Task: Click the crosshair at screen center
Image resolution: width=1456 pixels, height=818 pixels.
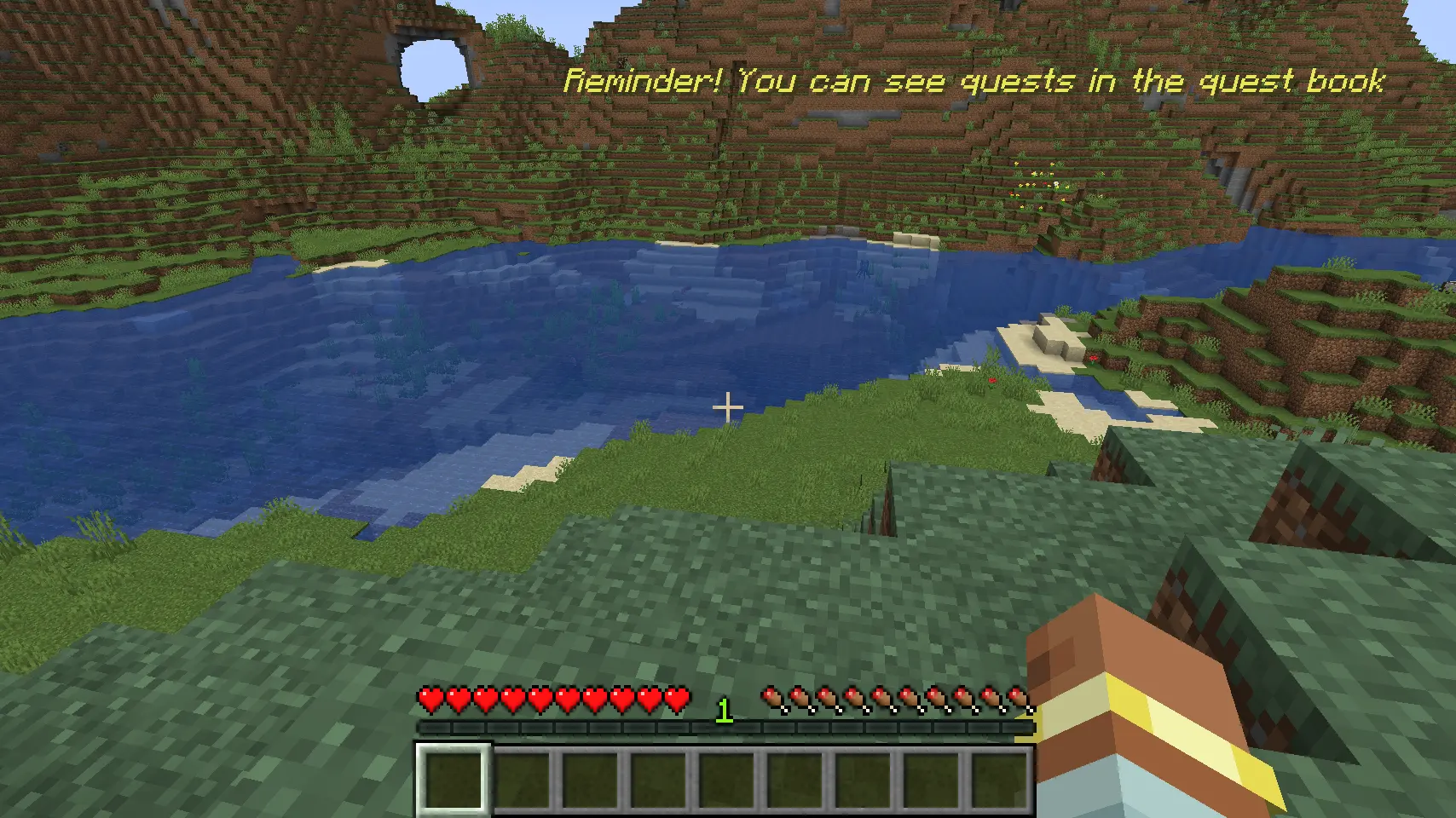Action: click(728, 408)
